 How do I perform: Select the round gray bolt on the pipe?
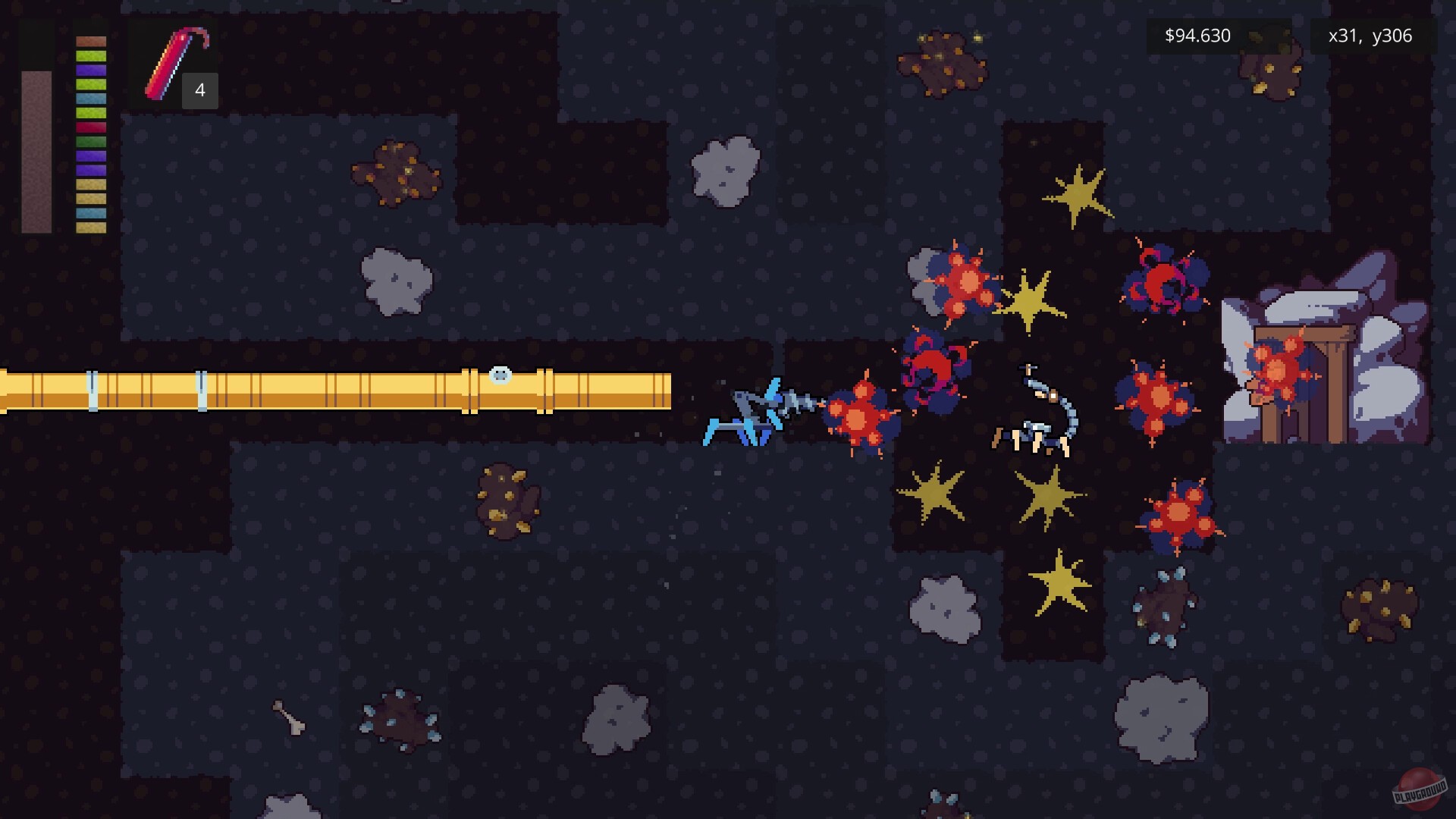[500, 373]
